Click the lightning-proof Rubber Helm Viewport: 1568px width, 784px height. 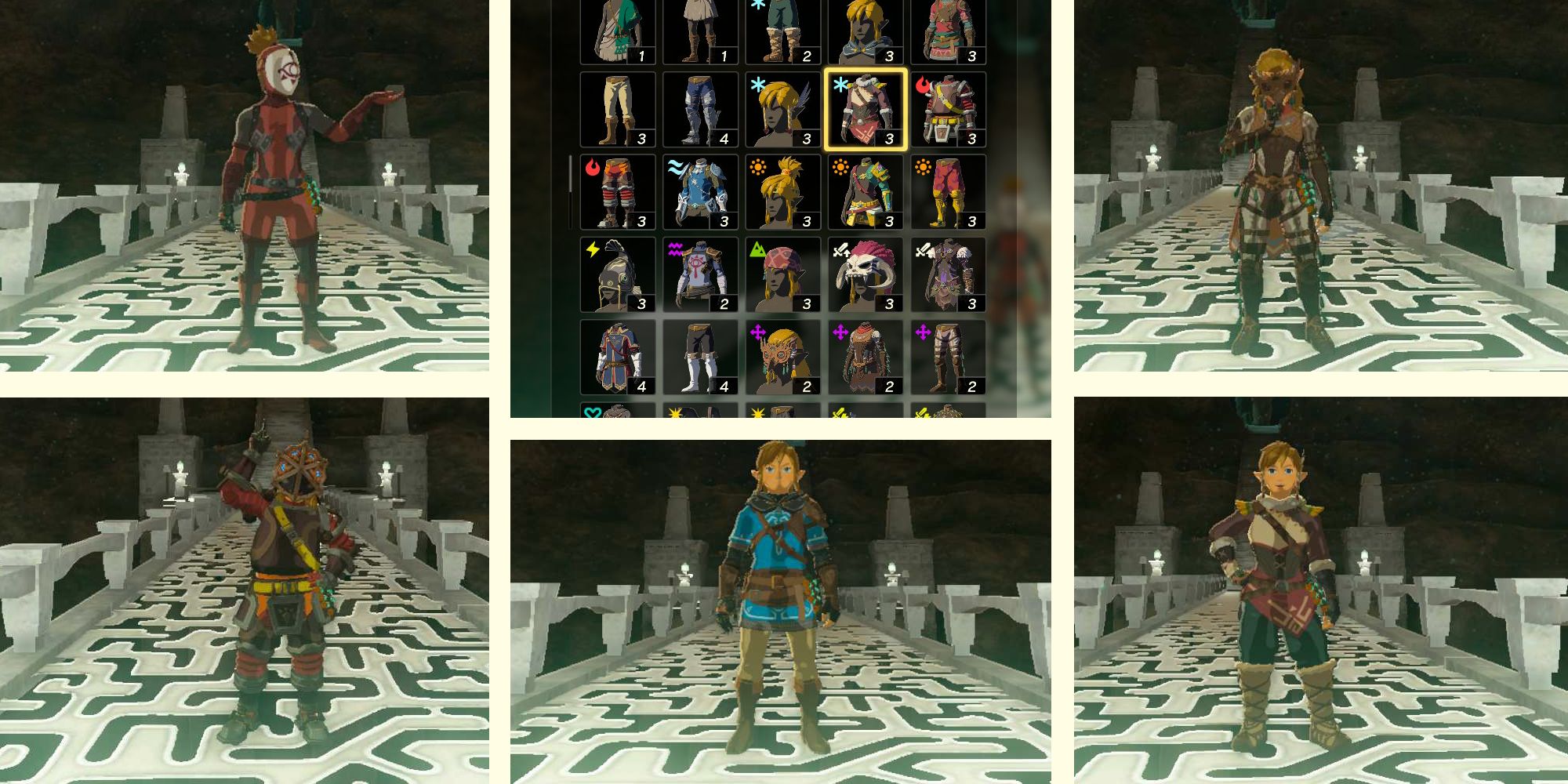[618, 274]
